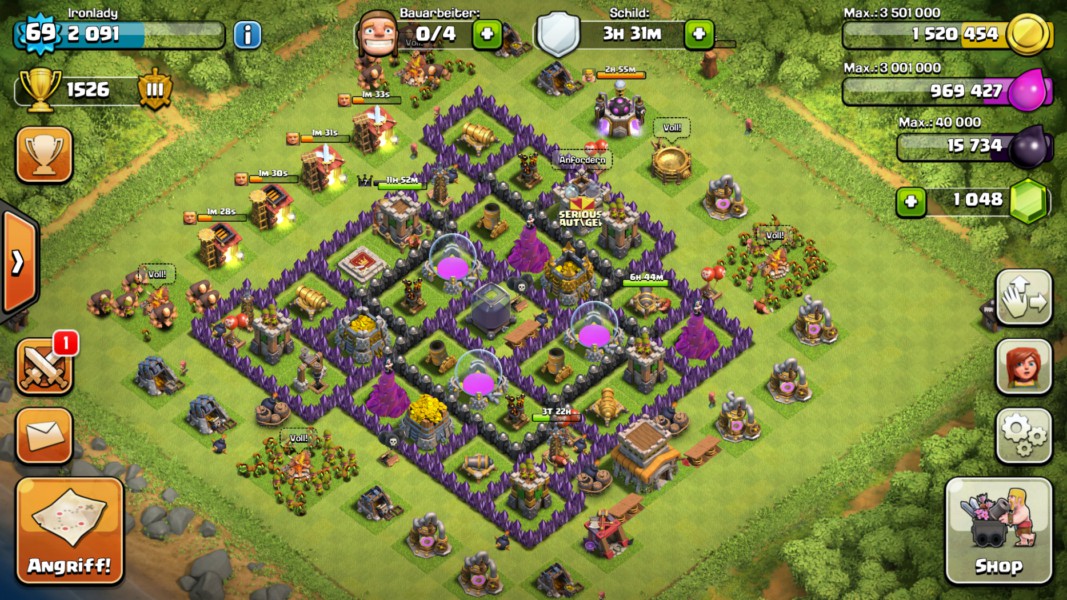Start an attack with Angriff! button
Viewport: 1067px width, 600px height.
(70, 531)
